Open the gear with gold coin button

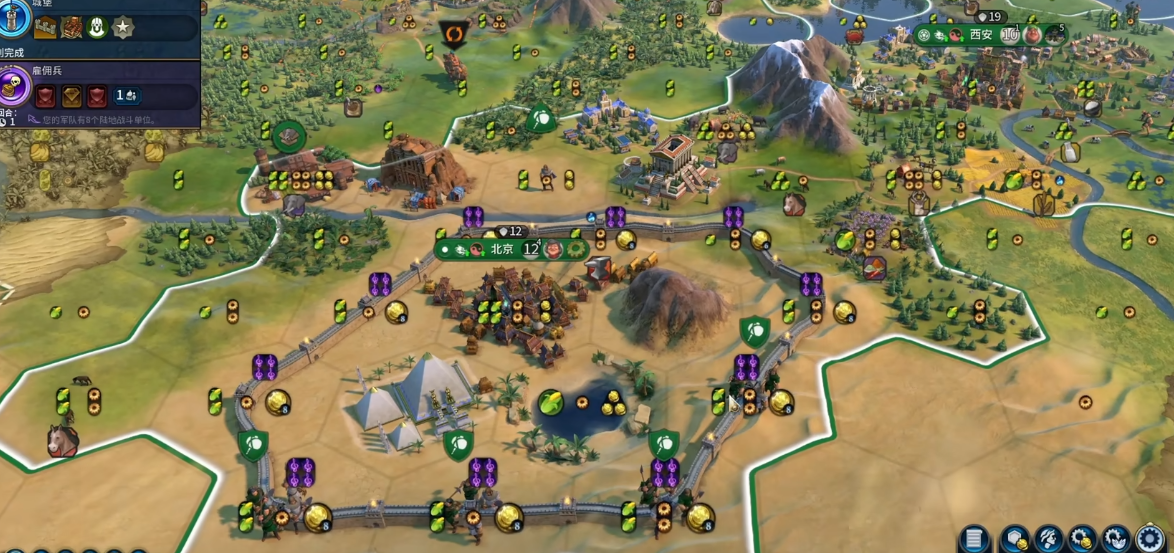point(1083,538)
